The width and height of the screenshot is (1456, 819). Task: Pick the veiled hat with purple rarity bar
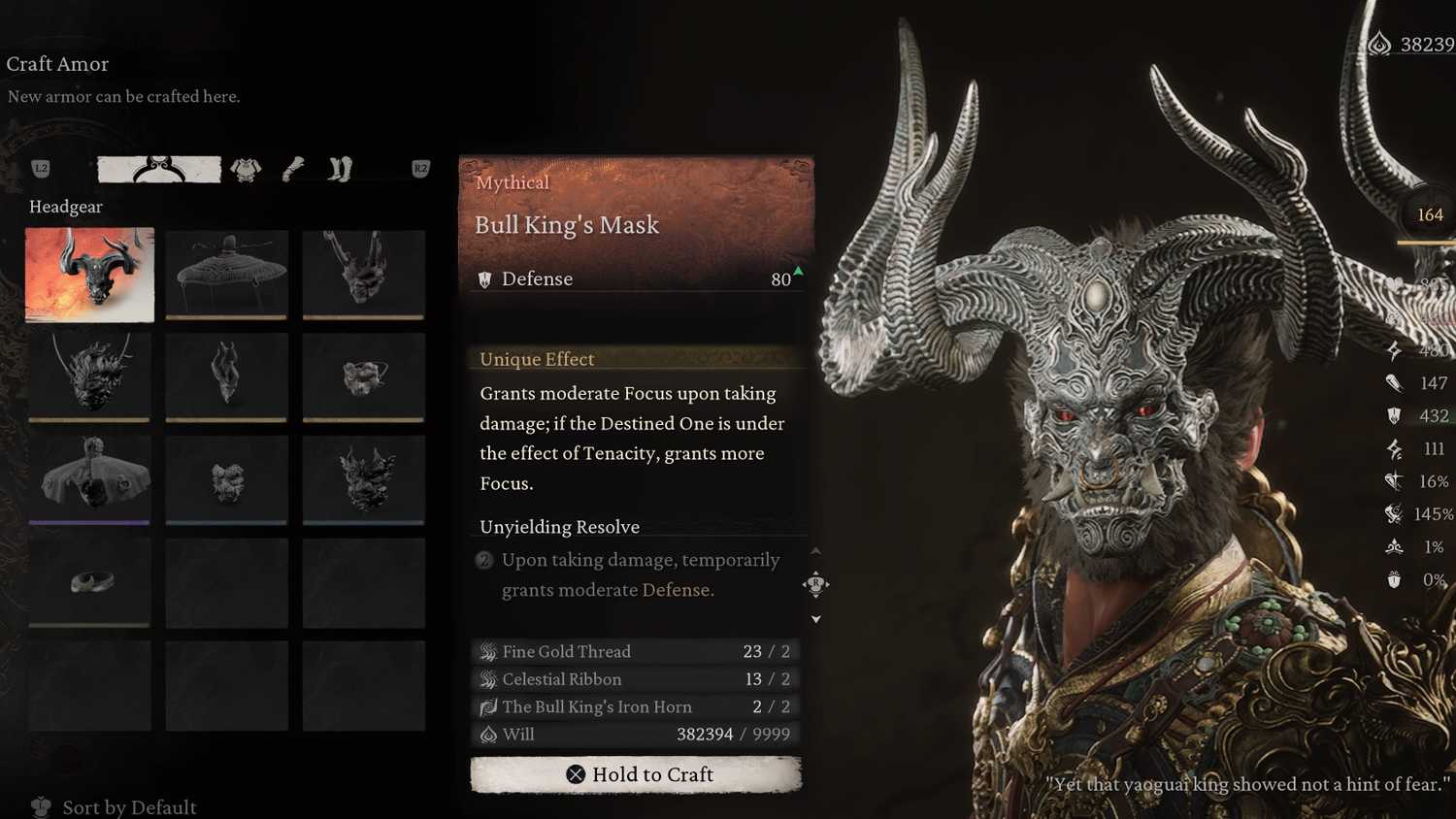[89, 479]
